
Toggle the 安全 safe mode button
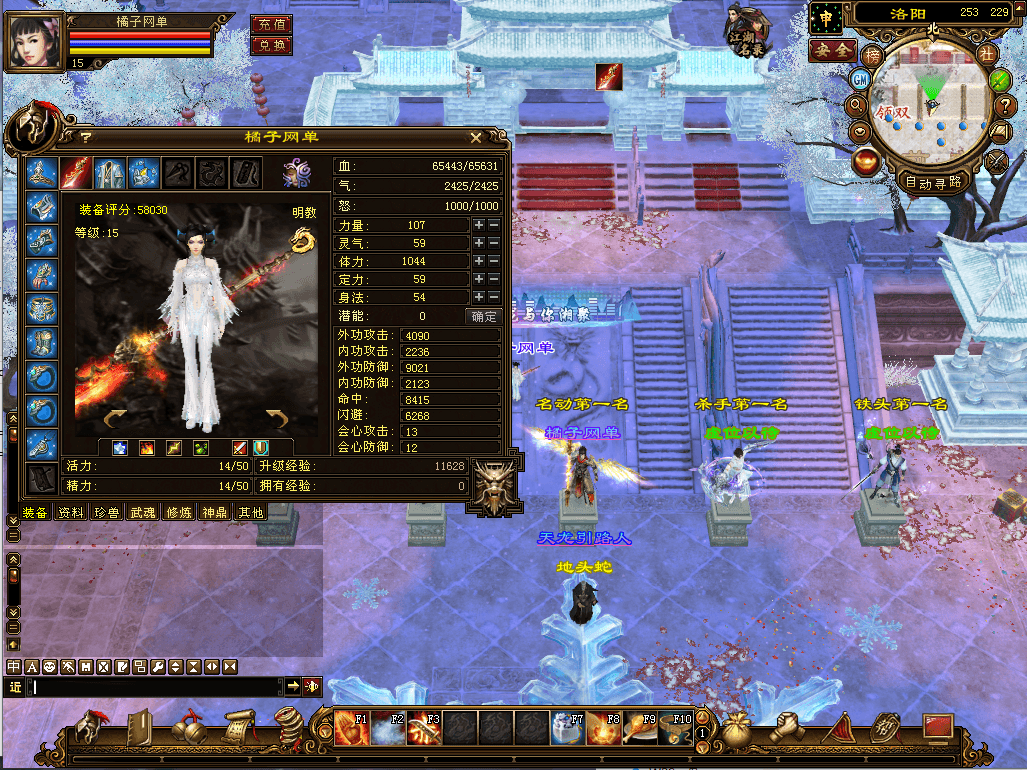pos(832,49)
